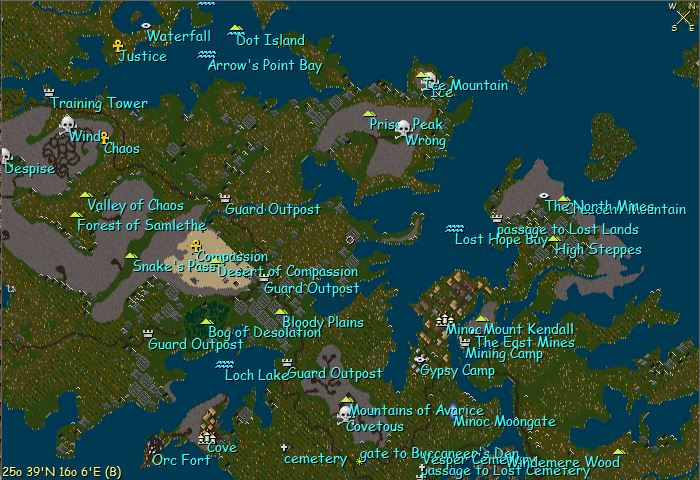This screenshot has width=700, height=480.
Task: Click the Gypsy Camp marker
Action: [x=420, y=358]
